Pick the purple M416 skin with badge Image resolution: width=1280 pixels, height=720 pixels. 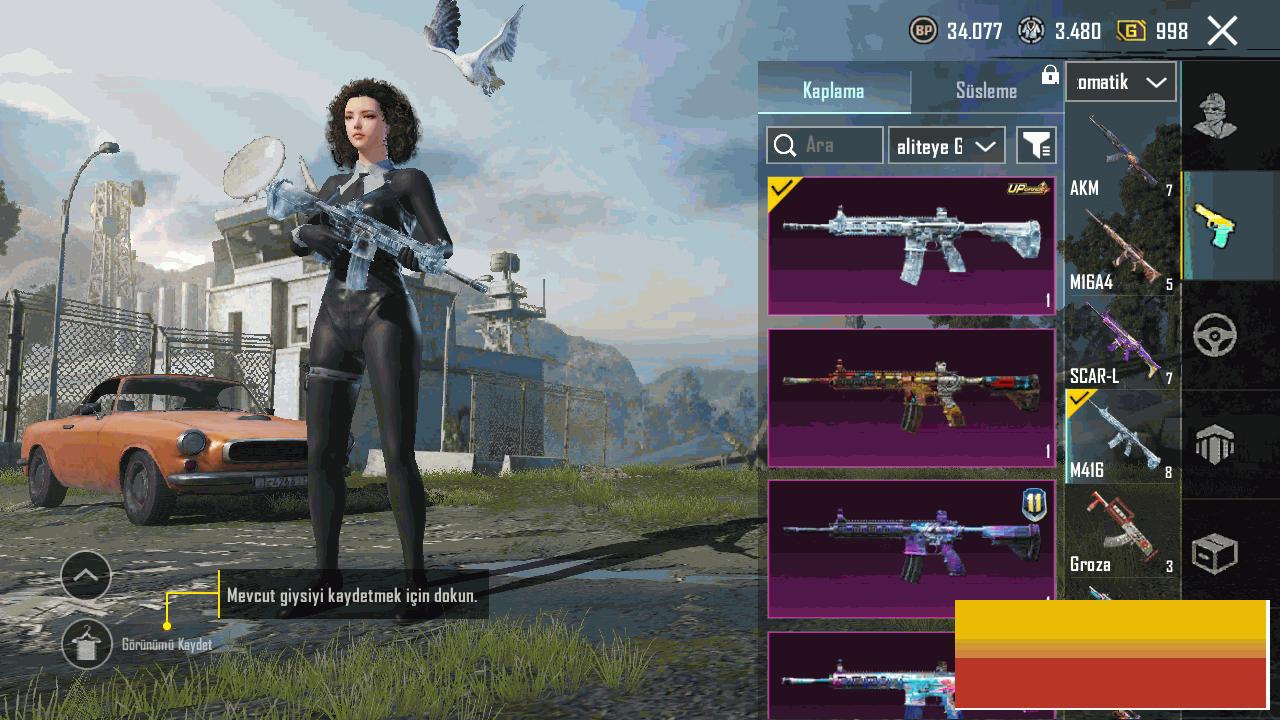point(911,548)
